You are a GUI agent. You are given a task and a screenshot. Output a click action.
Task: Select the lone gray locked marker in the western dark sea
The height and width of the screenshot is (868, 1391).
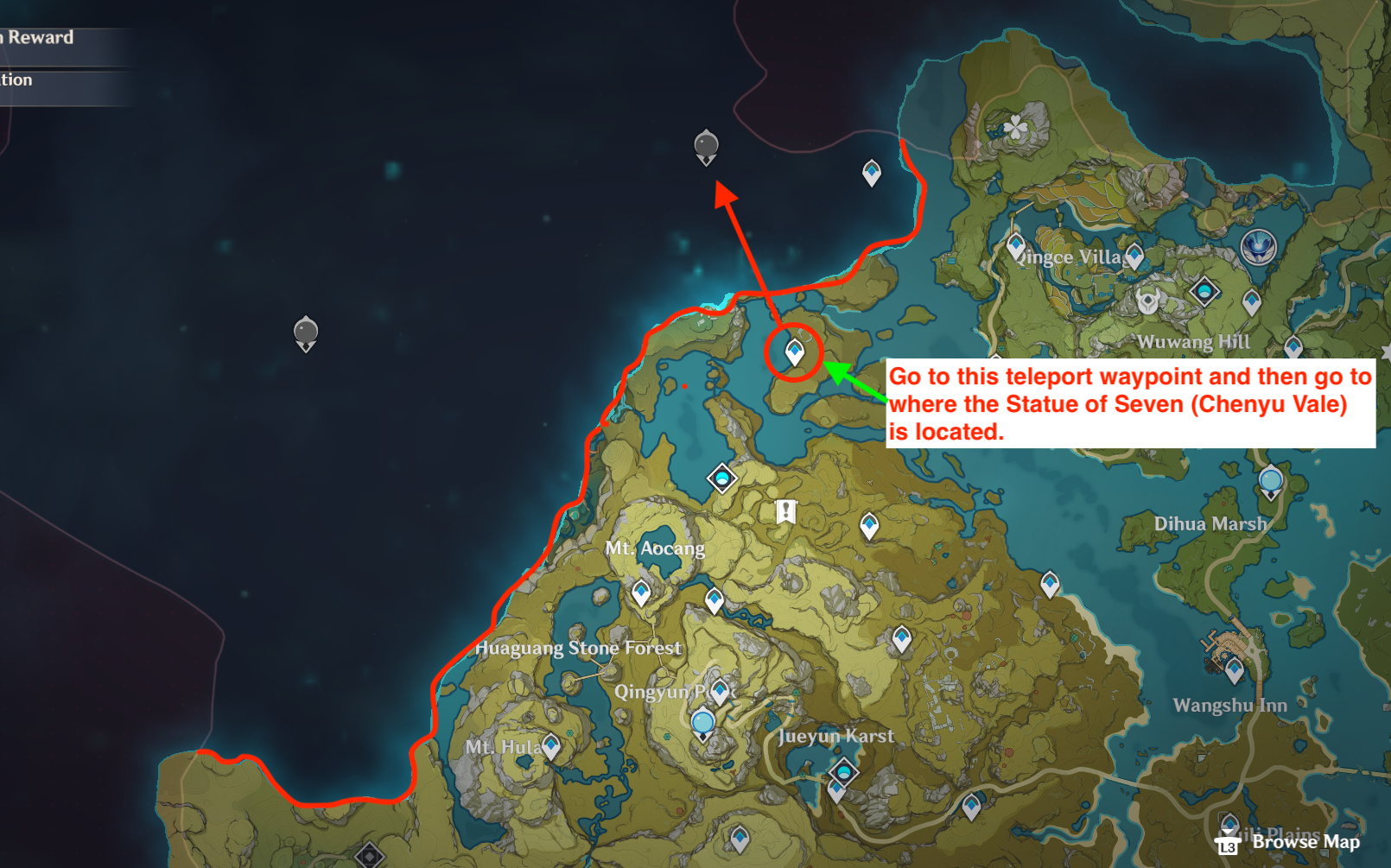tap(306, 333)
